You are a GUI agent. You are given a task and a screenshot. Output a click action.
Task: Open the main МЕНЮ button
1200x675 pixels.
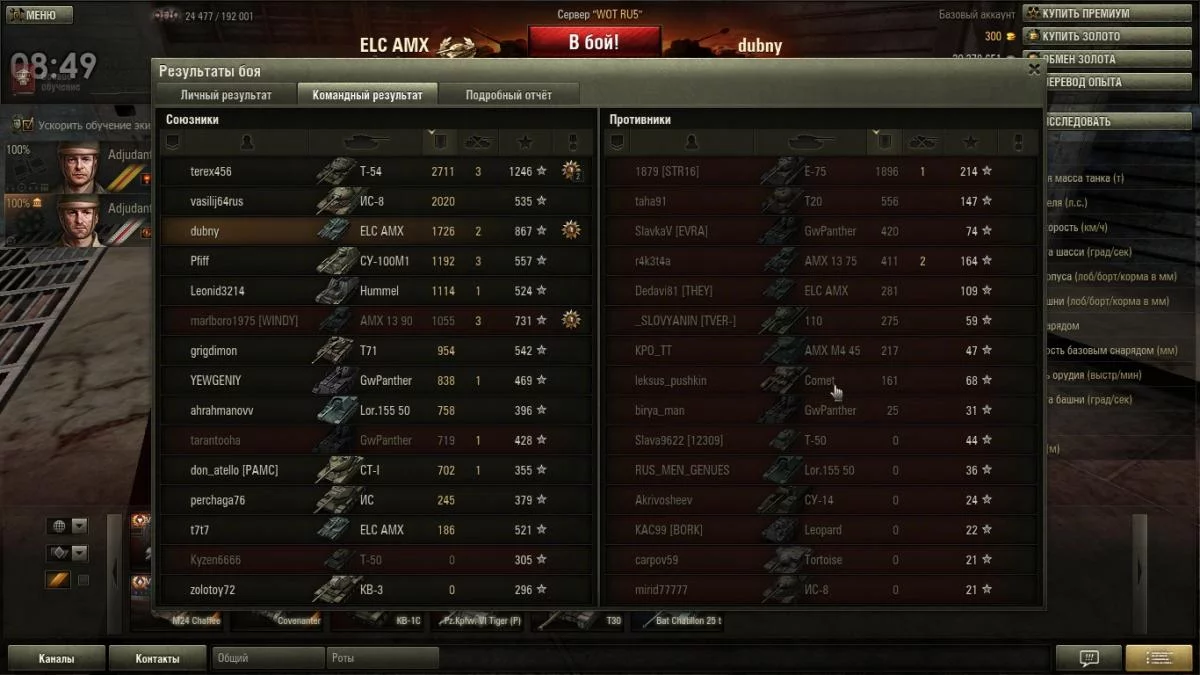[39, 15]
